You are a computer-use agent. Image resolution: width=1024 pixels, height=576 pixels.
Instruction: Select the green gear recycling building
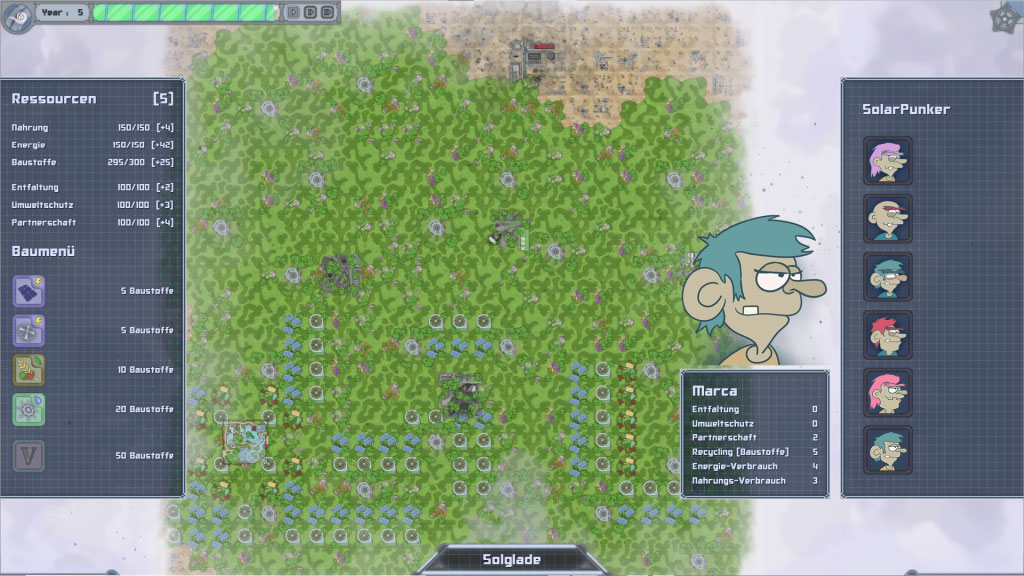coord(28,409)
